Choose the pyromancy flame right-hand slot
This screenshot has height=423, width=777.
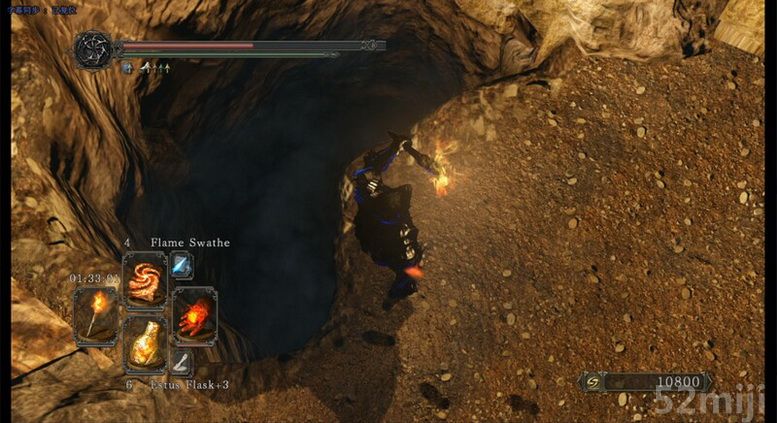[192, 315]
